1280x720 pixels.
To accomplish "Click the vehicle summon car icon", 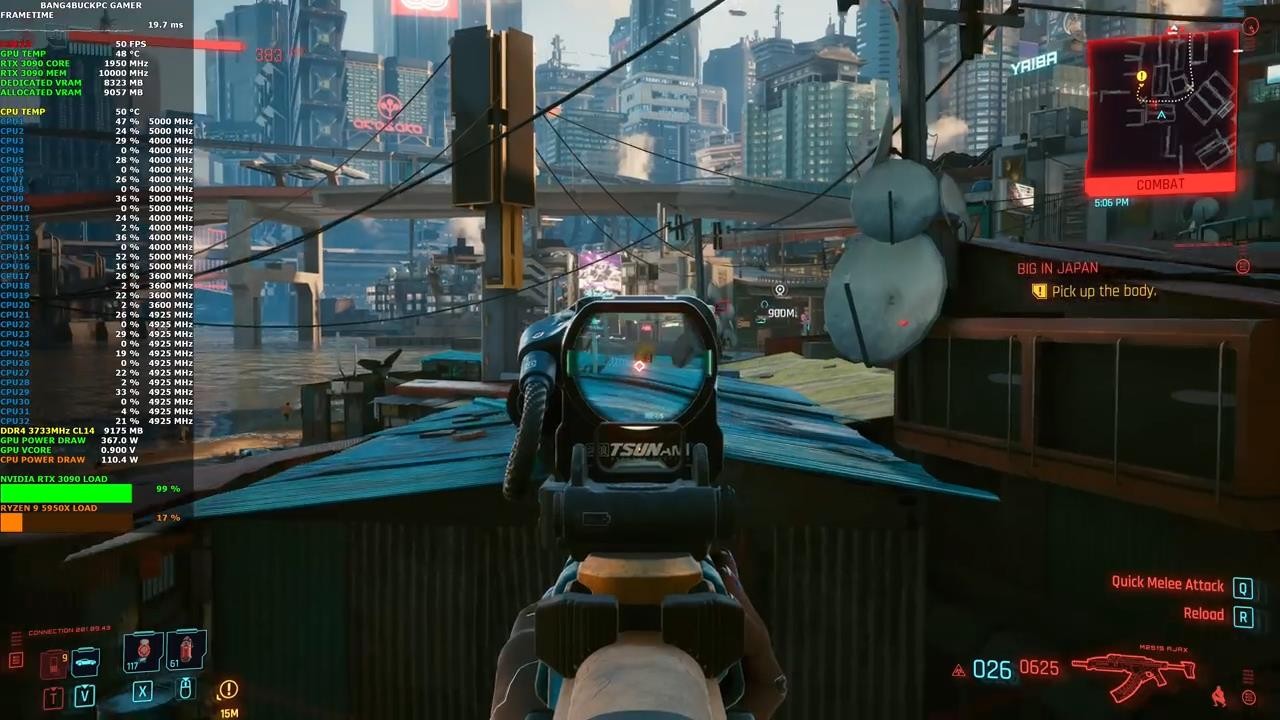I will tap(85, 661).
